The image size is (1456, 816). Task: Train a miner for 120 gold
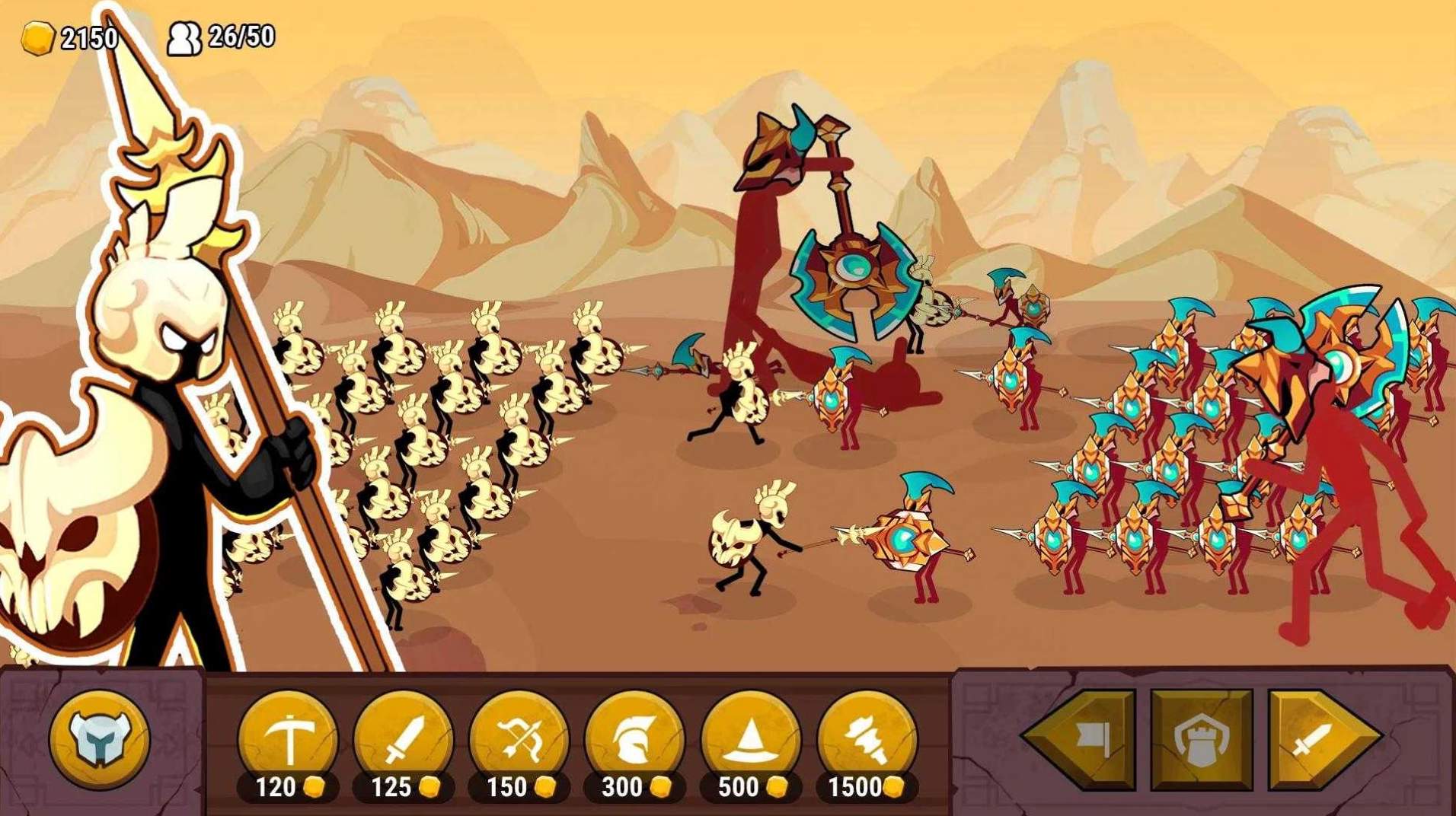[288, 738]
